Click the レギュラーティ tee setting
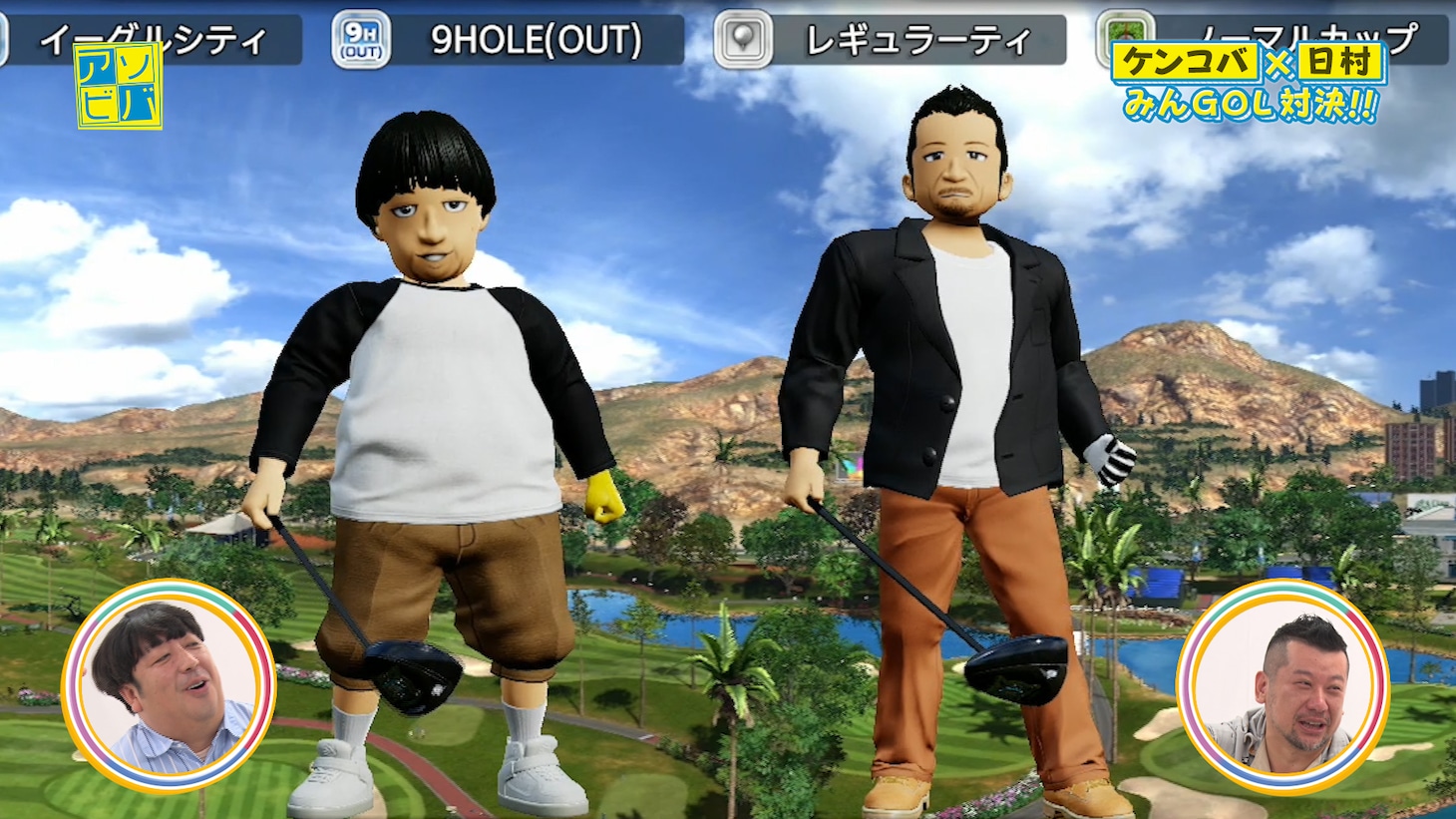The image size is (1456, 819). (x=916, y=40)
